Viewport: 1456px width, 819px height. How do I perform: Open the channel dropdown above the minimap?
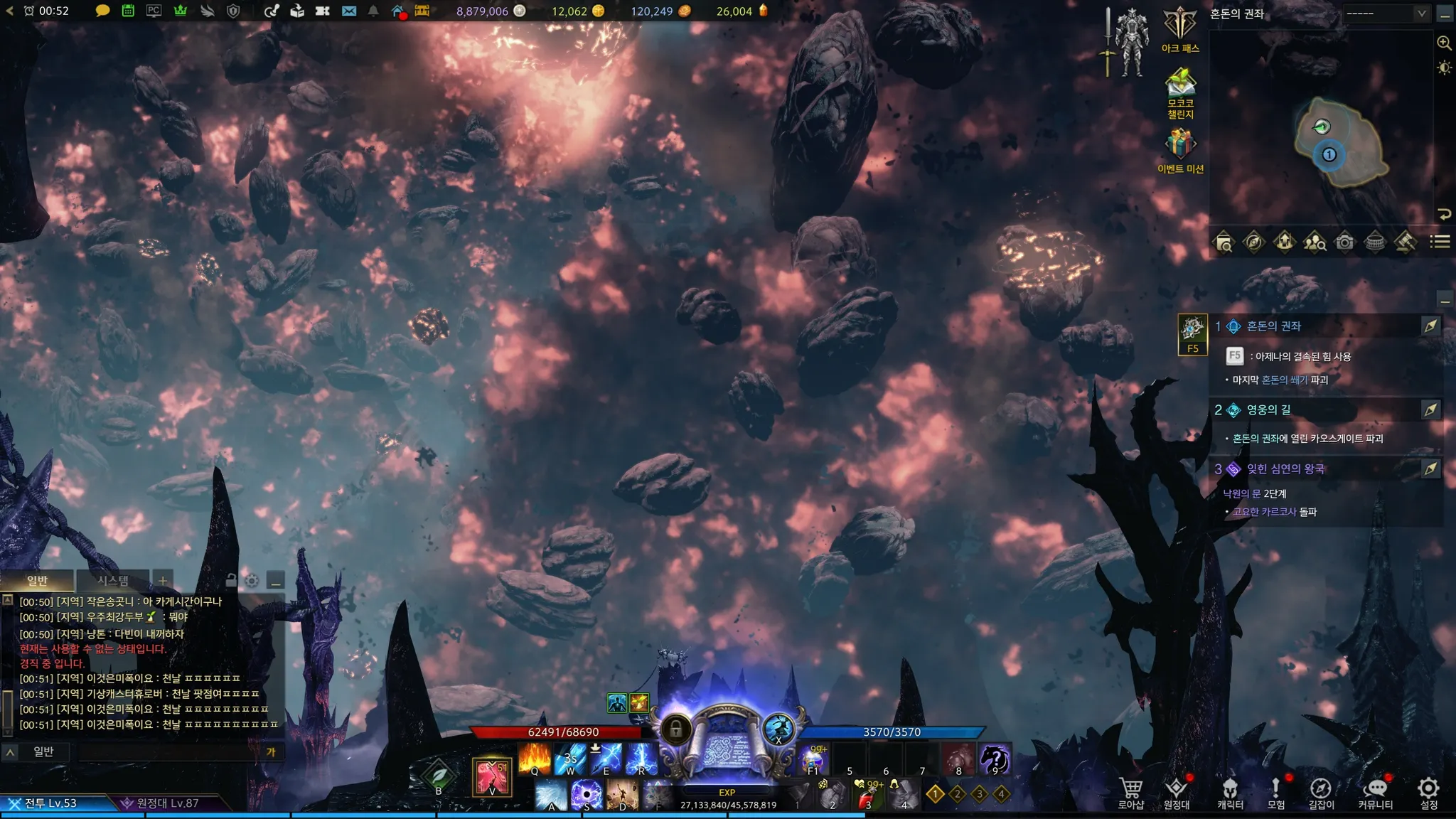(x=1386, y=14)
